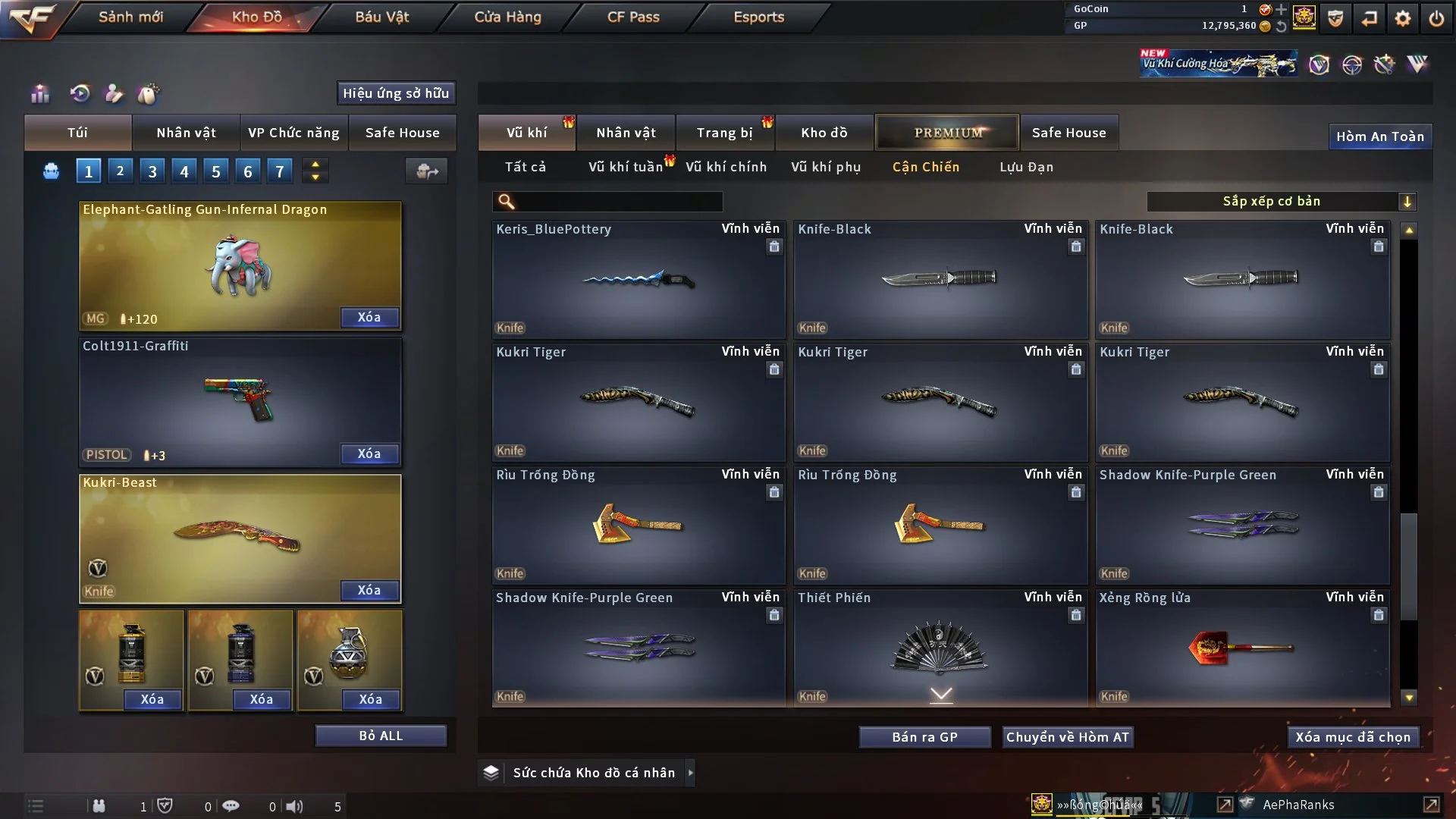This screenshot has width=1456, height=819.
Task: Choose bag number 3
Action: pos(152,171)
